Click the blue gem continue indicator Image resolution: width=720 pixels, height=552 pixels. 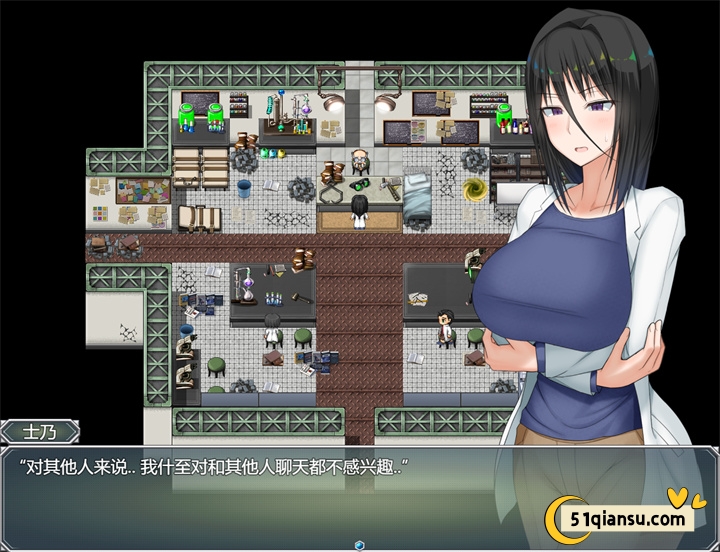coord(359,545)
